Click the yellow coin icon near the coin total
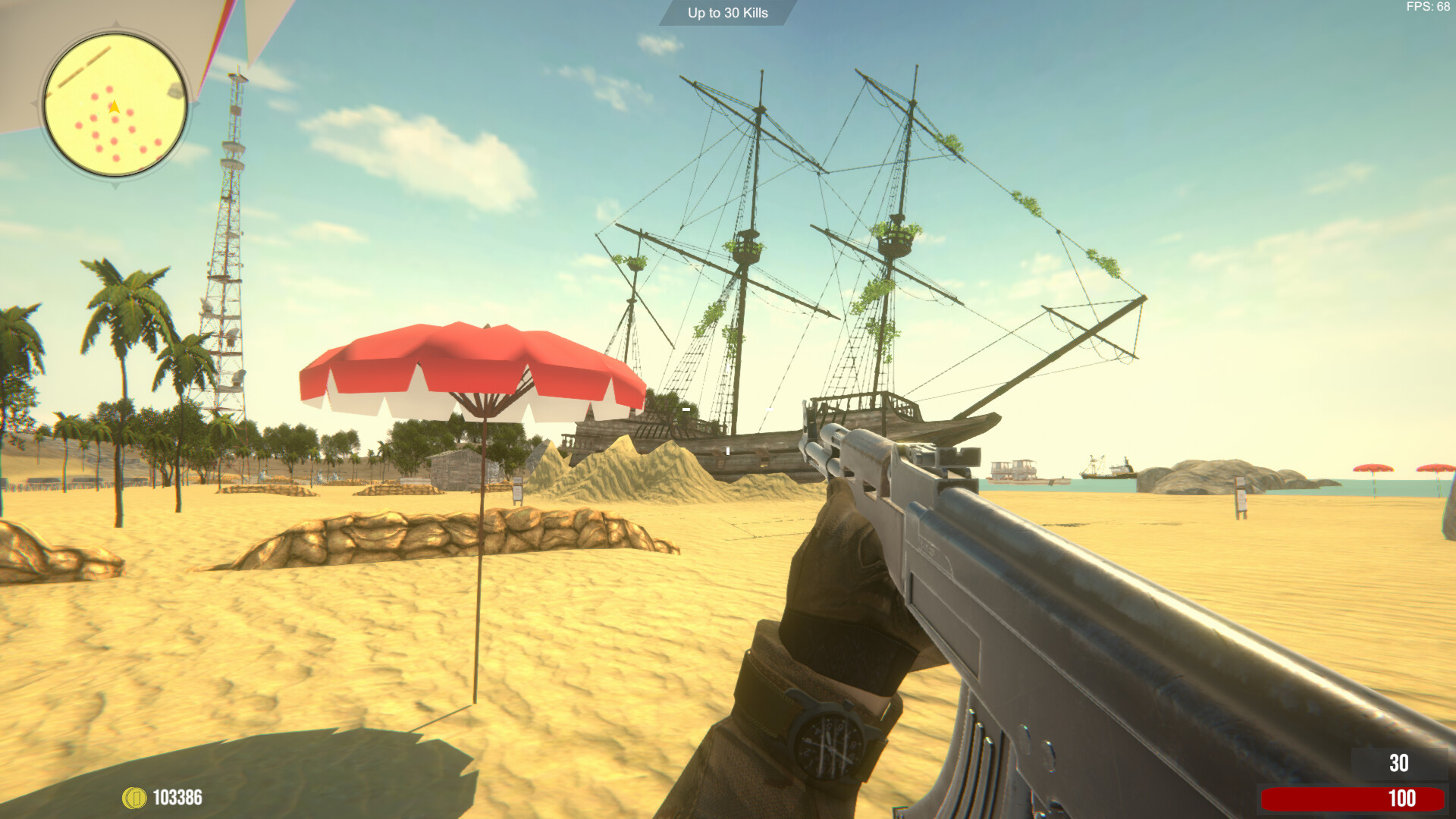Screen dimensions: 1456x819 click(x=134, y=798)
